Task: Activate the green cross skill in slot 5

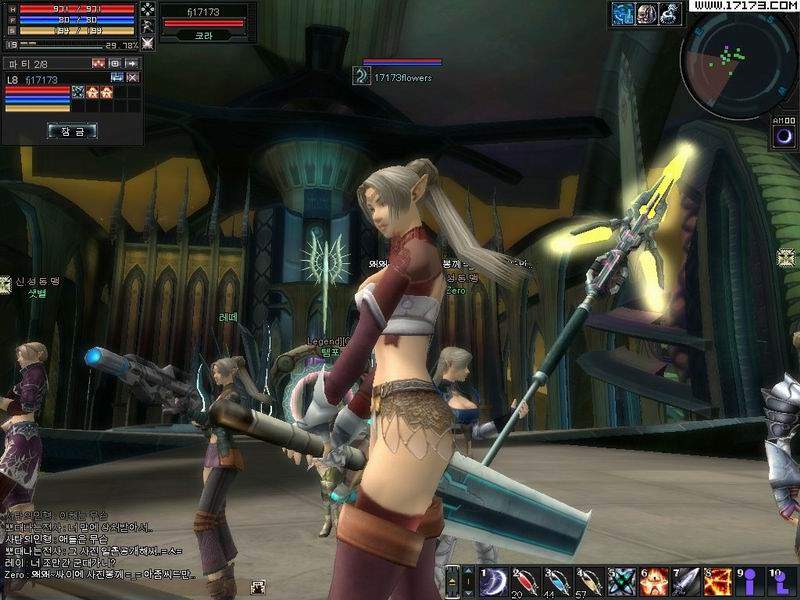Action: pyautogui.click(x=621, y=581)
